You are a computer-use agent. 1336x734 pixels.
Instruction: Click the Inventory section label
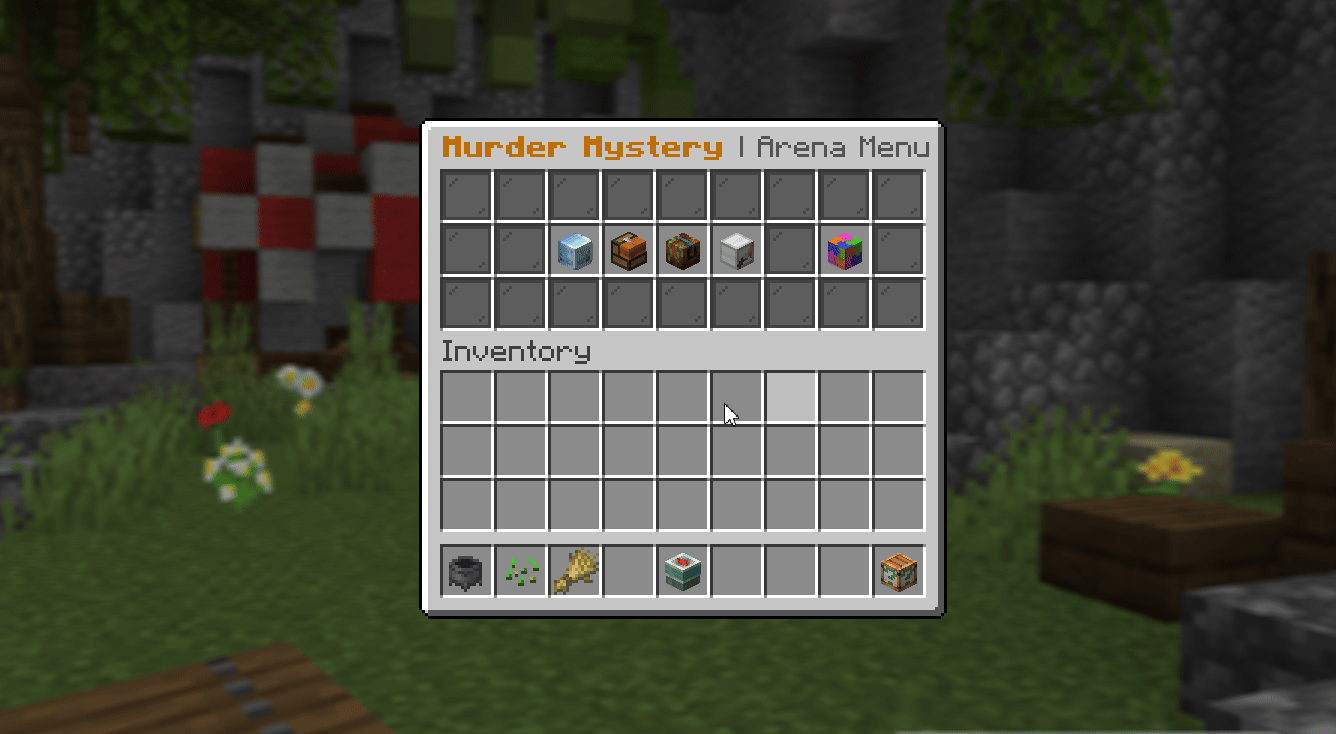(516, 351)
